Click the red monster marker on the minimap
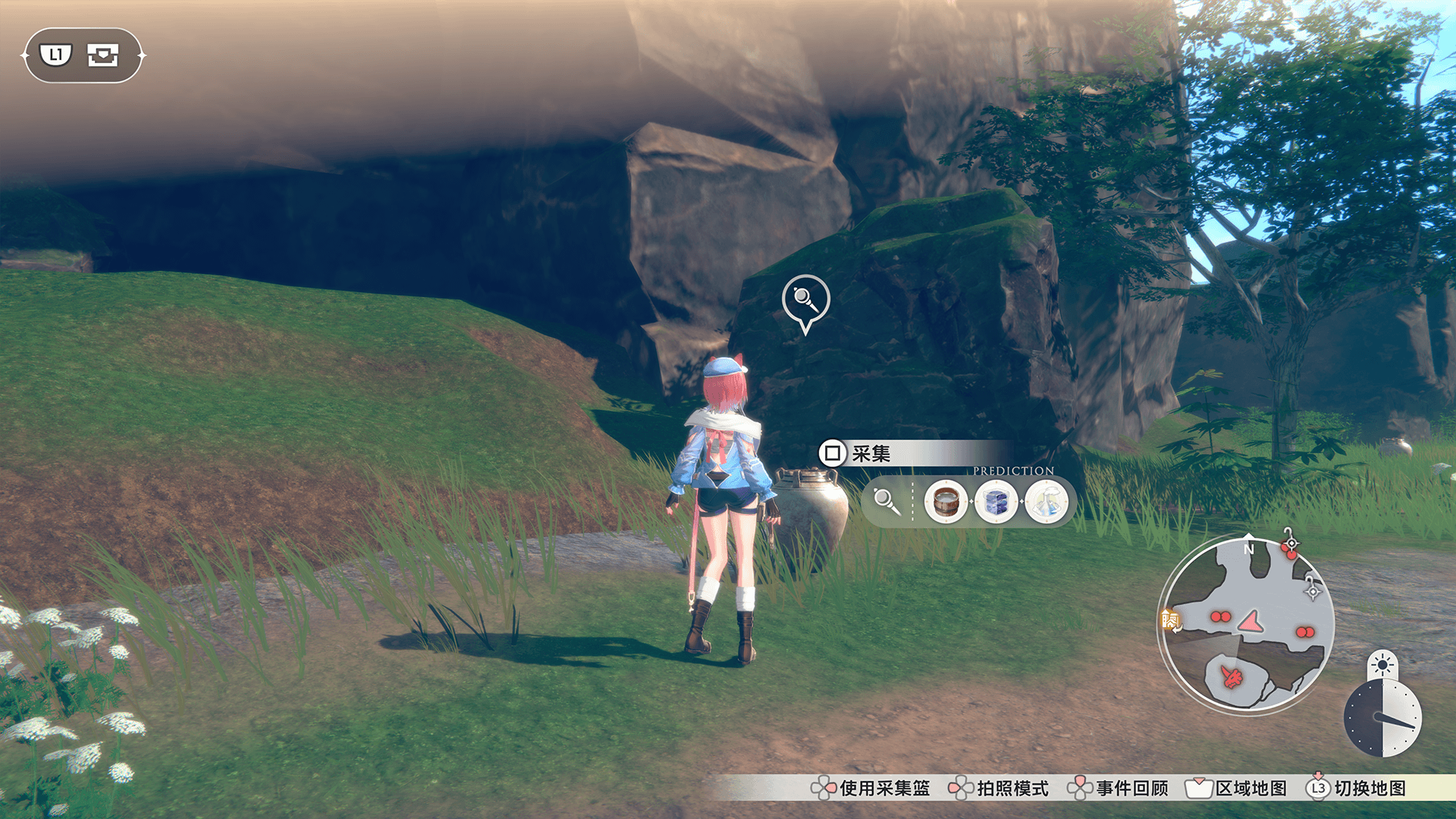This screenshot has height=819, width=1456. (x=1232, y=676)
